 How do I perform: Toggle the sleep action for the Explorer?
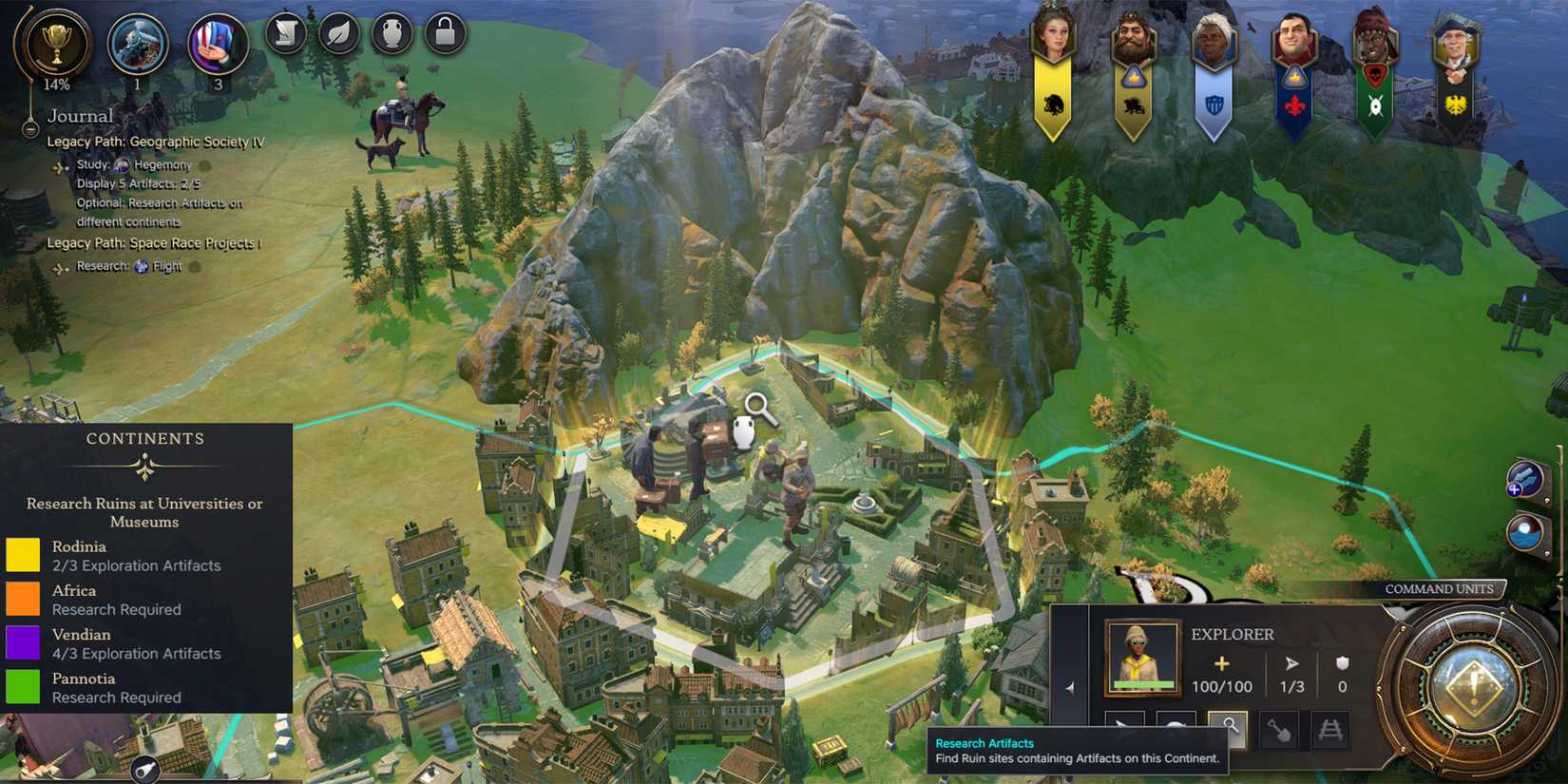[x=1176, y=728]
